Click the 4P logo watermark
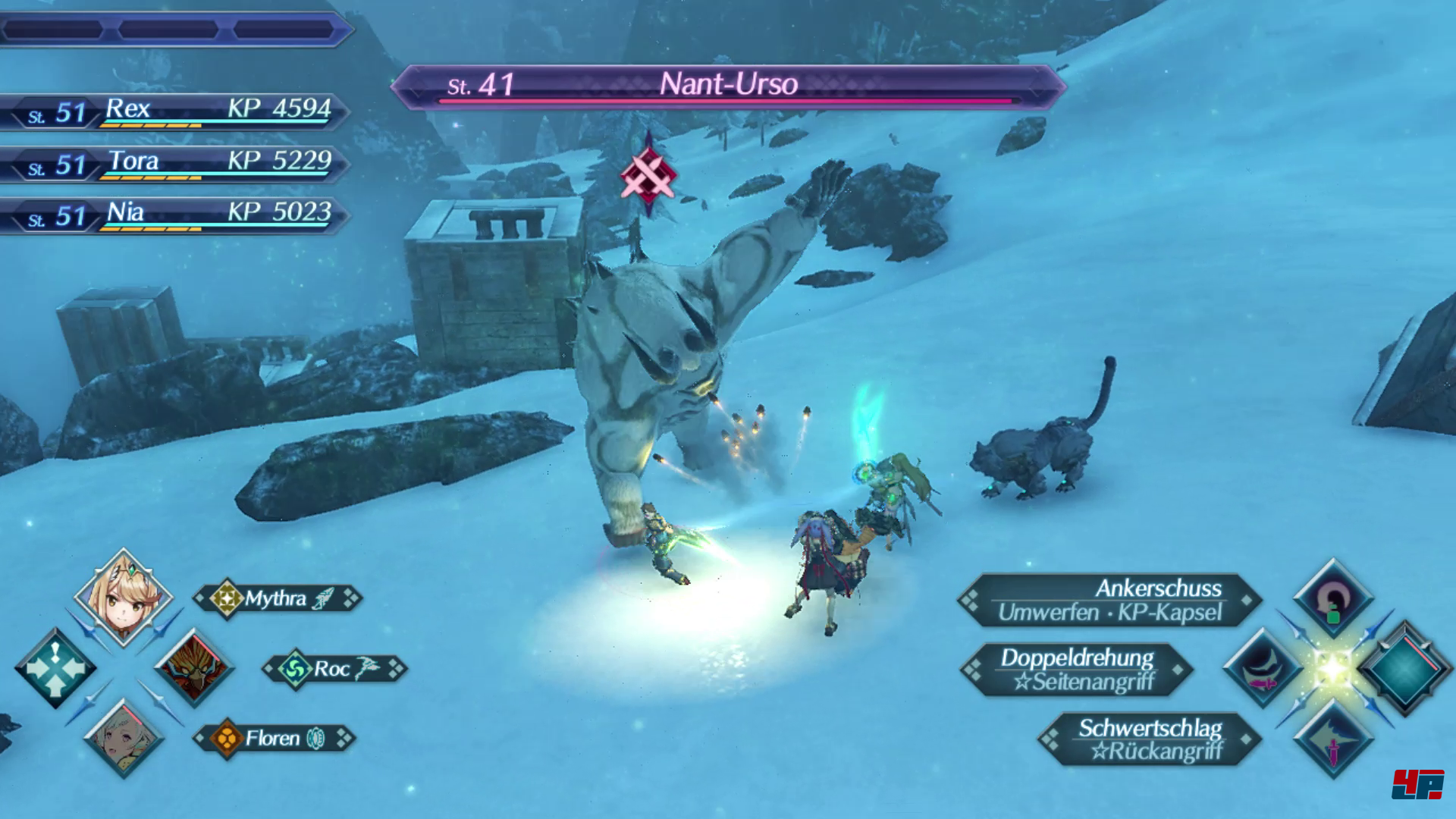 (1417, 783)
